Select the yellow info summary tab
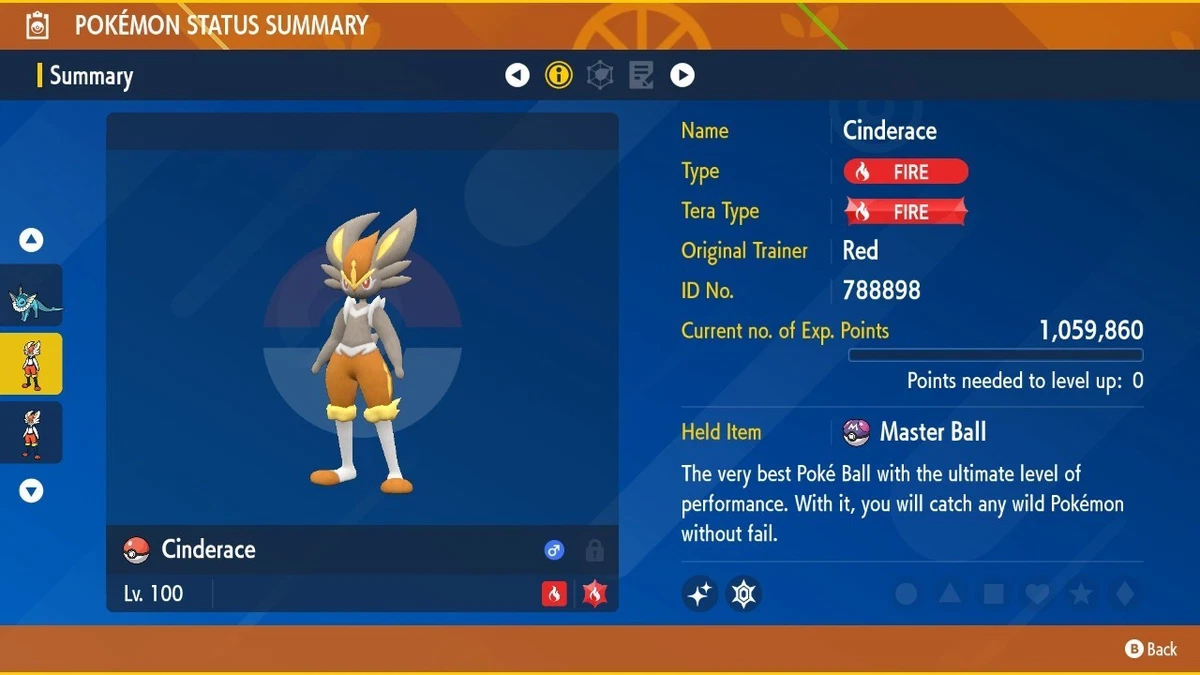Image resolution: width=1200 pixels, height=675 pixels. (559, 75)
